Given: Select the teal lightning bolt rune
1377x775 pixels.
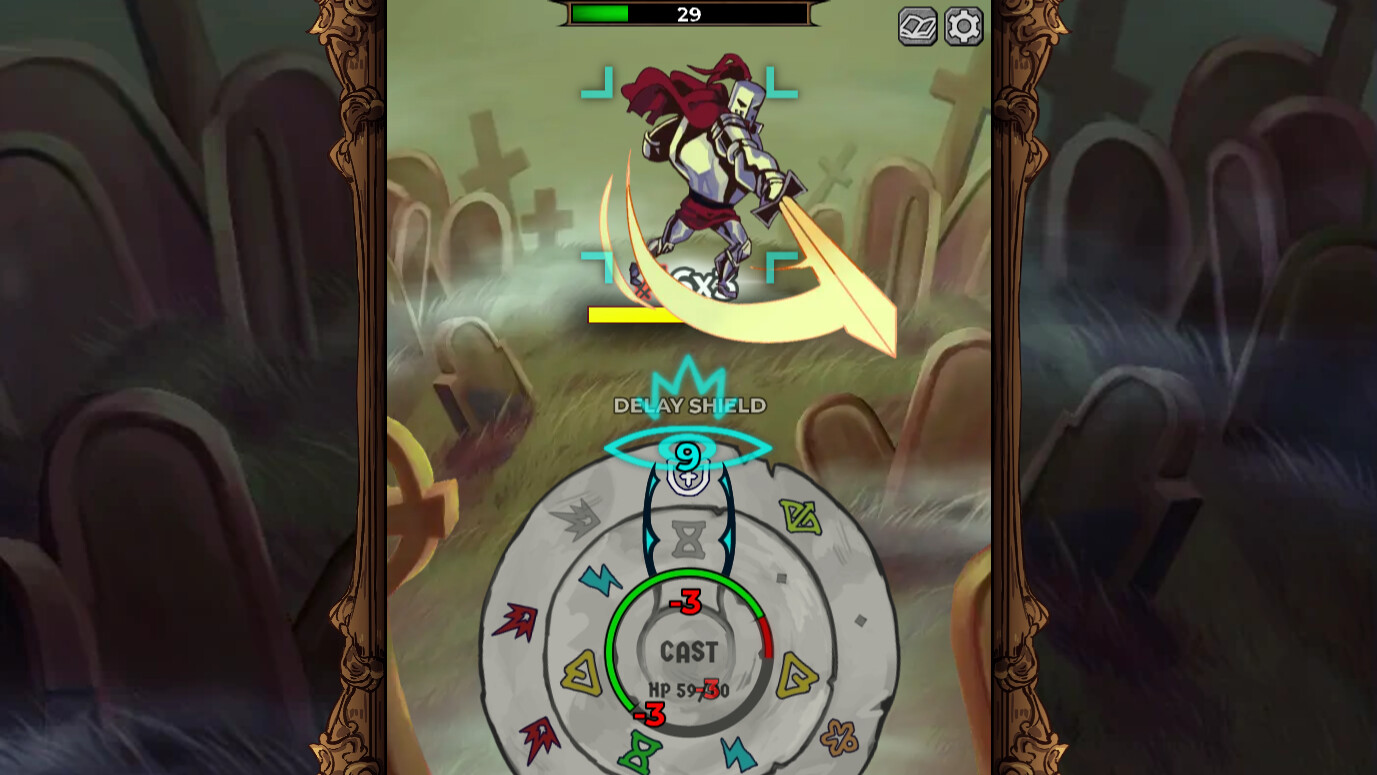Looking at the screenshot, I should pos(602,580).
